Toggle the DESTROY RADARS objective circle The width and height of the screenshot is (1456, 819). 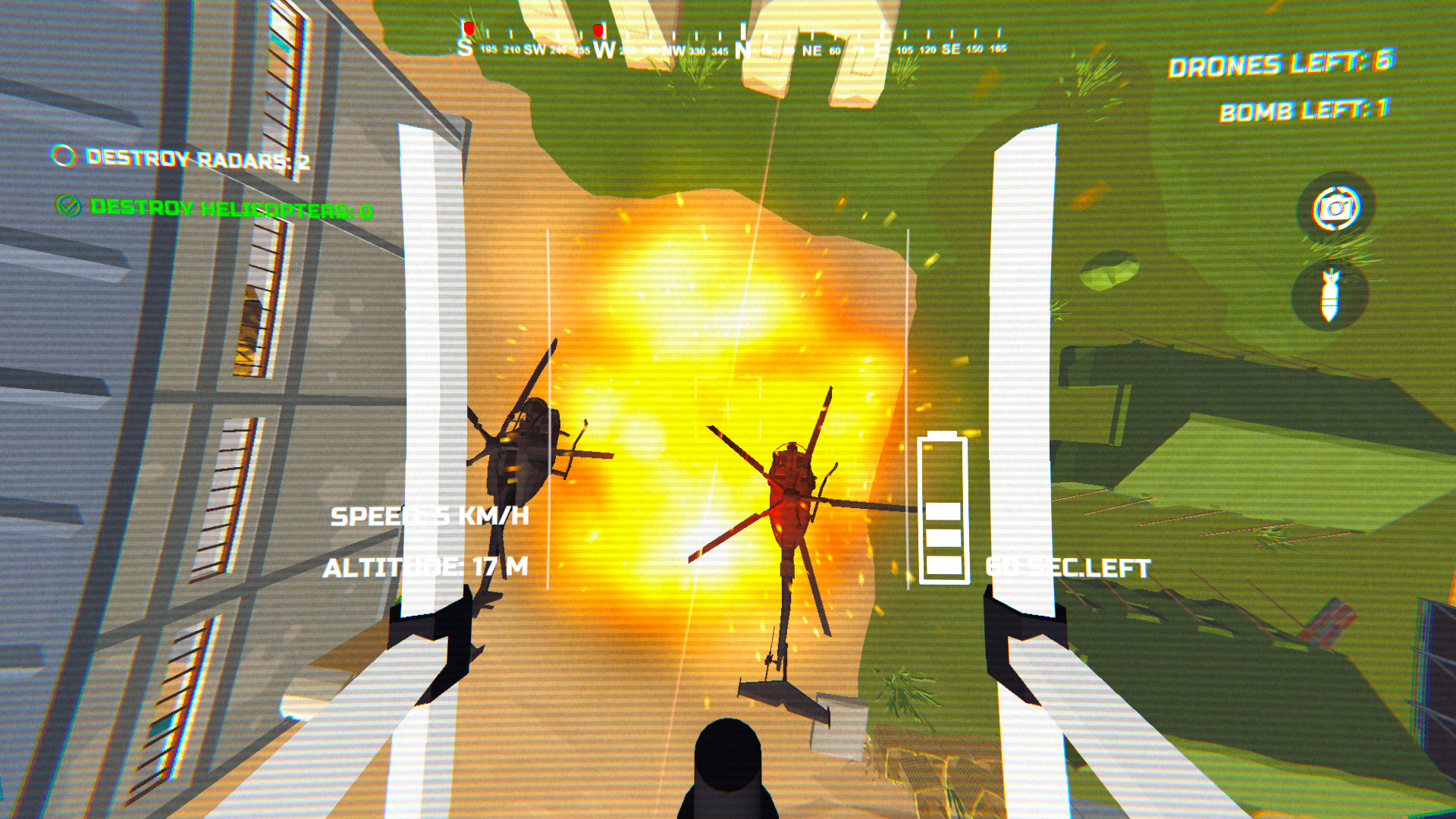tap(64, 158)
